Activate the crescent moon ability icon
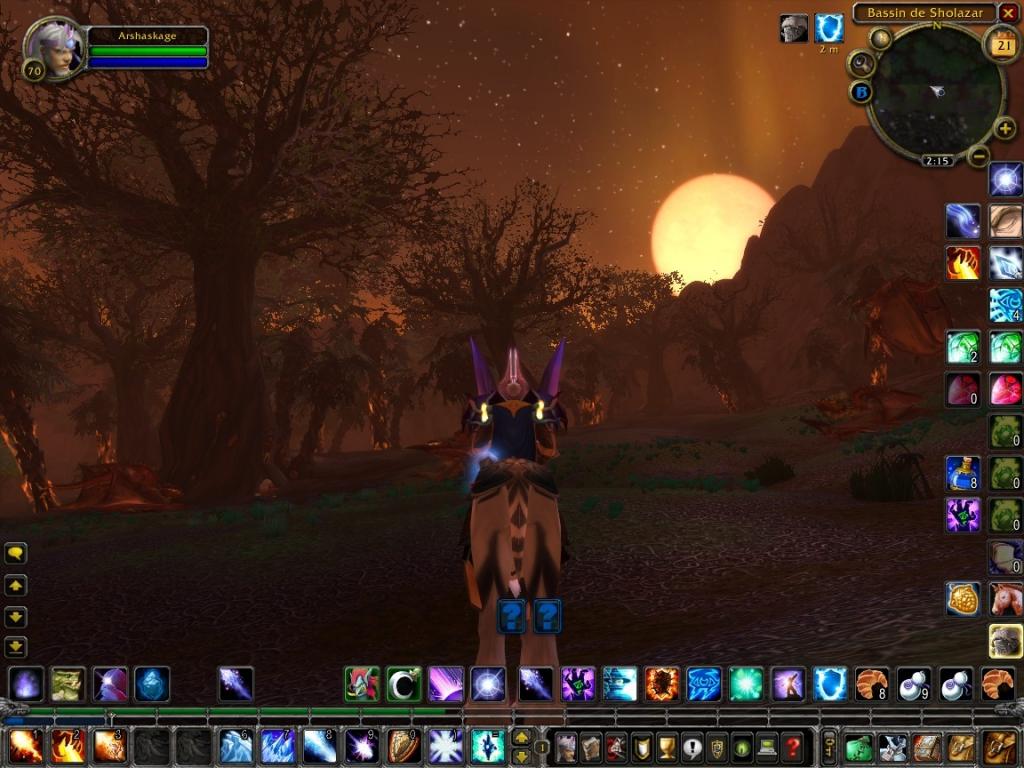Screen dimensions: 1024x768 [x=404, y=684]
